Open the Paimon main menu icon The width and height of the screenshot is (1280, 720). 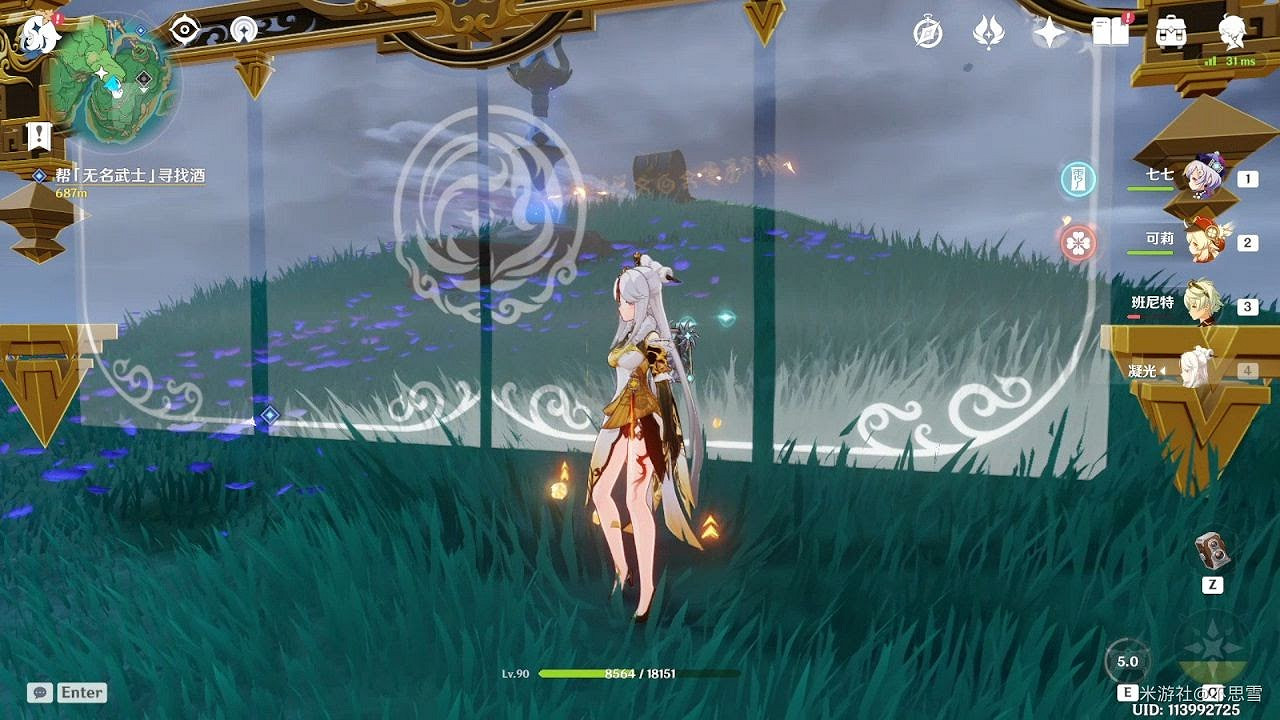coord(40,33)
